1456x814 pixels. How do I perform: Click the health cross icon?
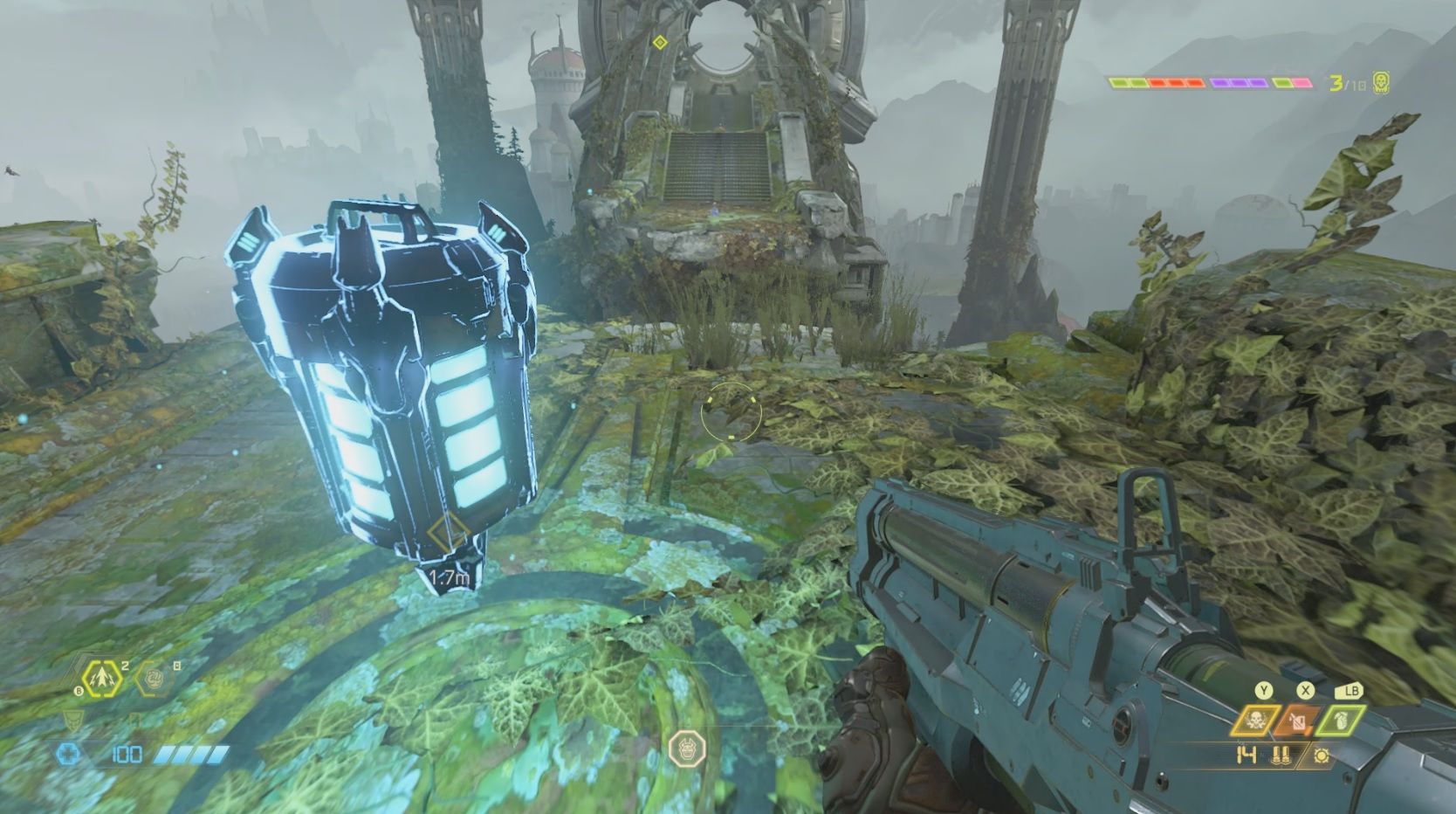tap(67, 752)
